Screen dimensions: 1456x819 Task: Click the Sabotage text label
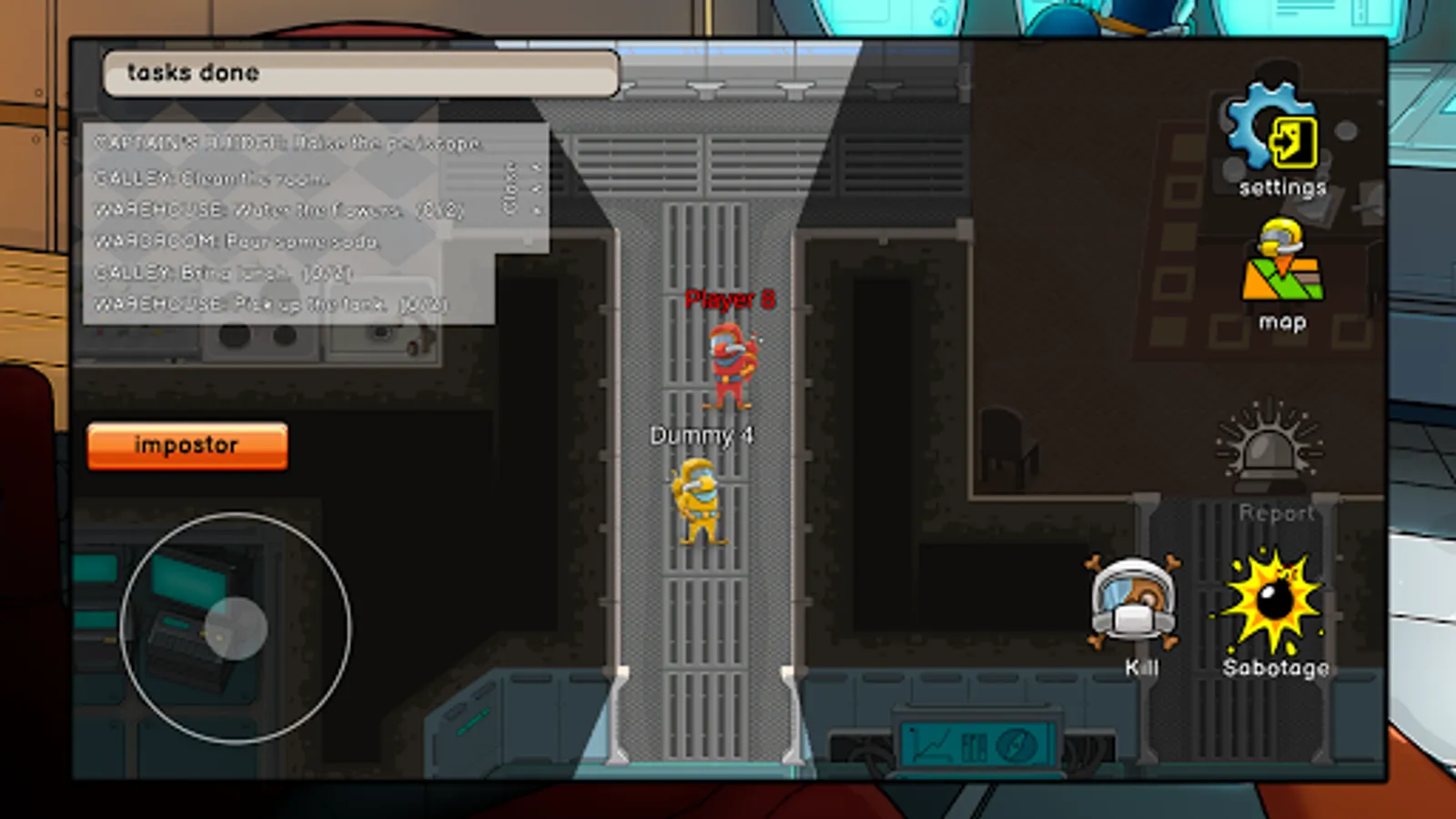click(1276, 667)
